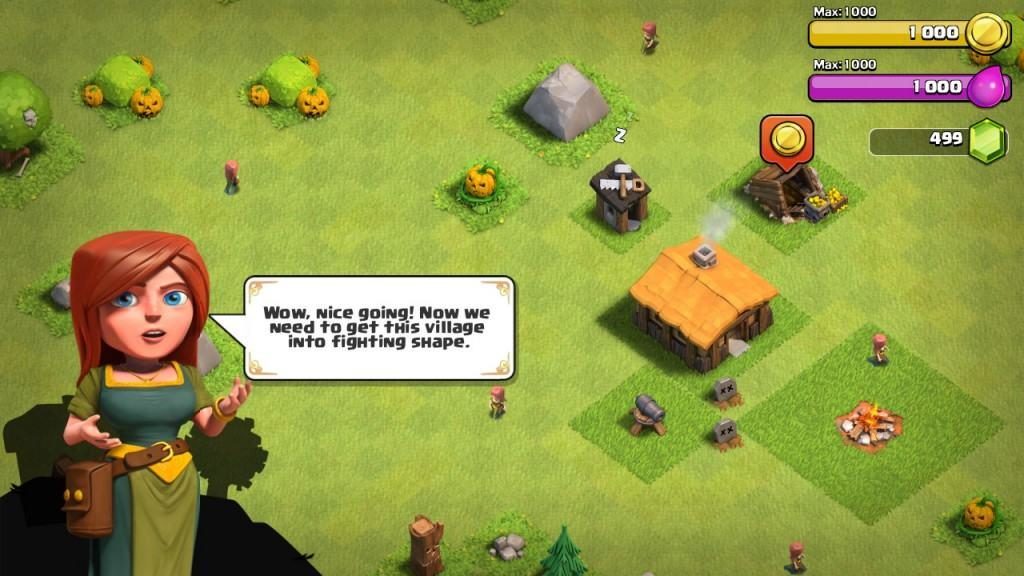Collect gold from the coin bubble
Image resolution: width=1024 pixels, height=576 pixels.
click(787, 138)
